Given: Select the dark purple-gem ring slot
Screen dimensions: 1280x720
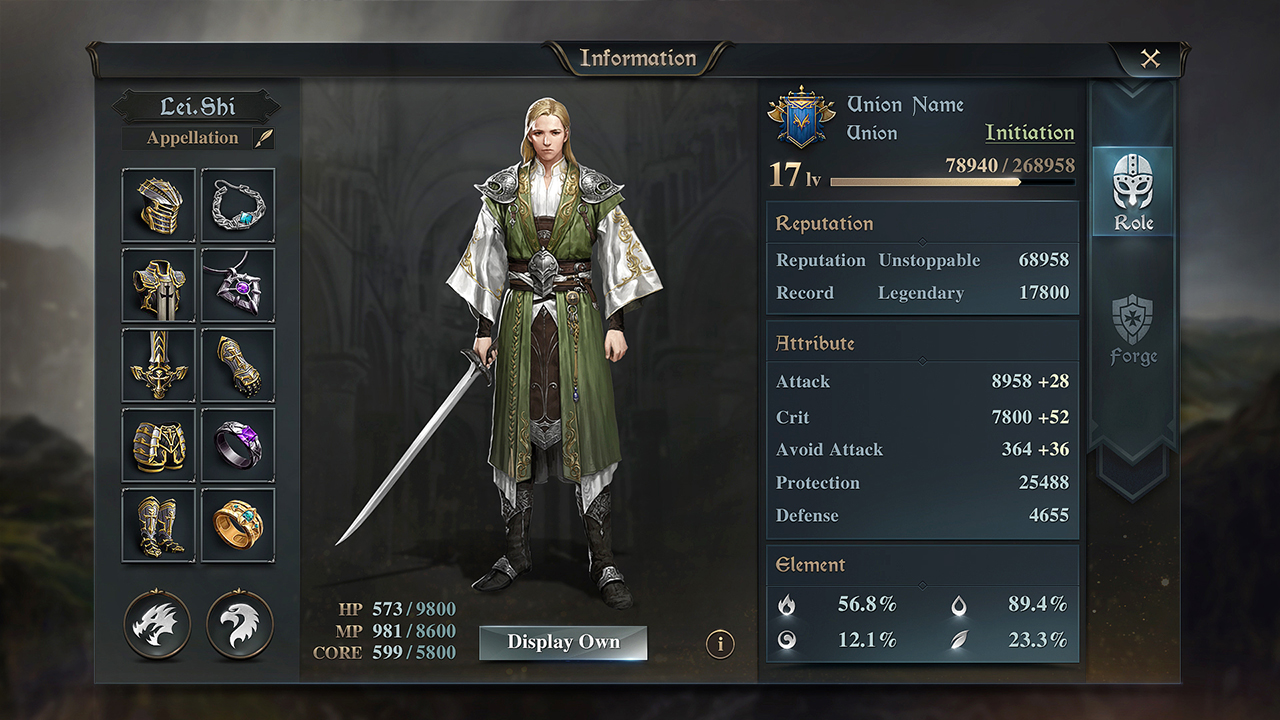Looking at the screenshot, I should point(238,445).
